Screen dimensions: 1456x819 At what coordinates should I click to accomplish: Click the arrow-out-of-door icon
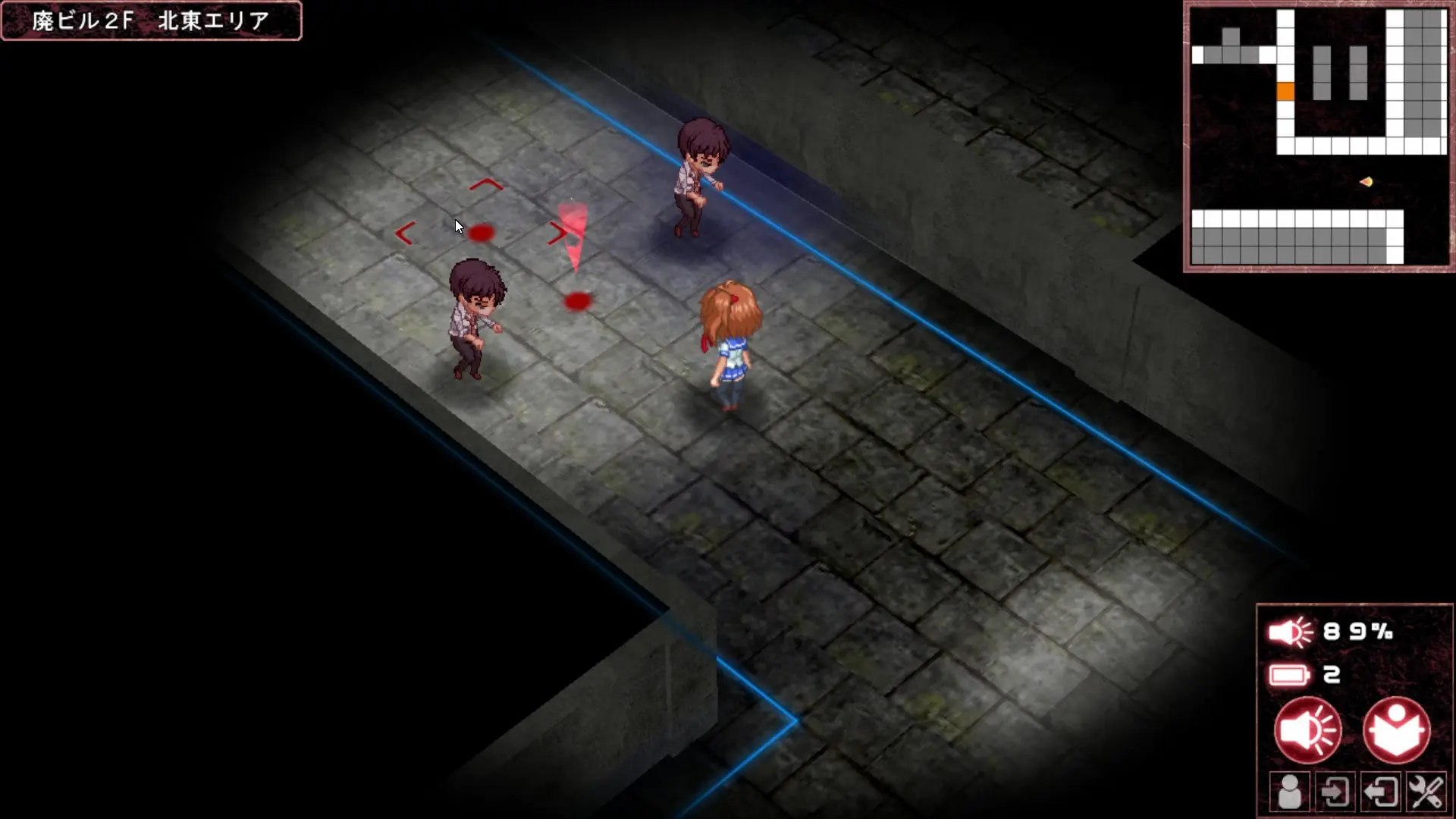click(x=1381, y=792)
